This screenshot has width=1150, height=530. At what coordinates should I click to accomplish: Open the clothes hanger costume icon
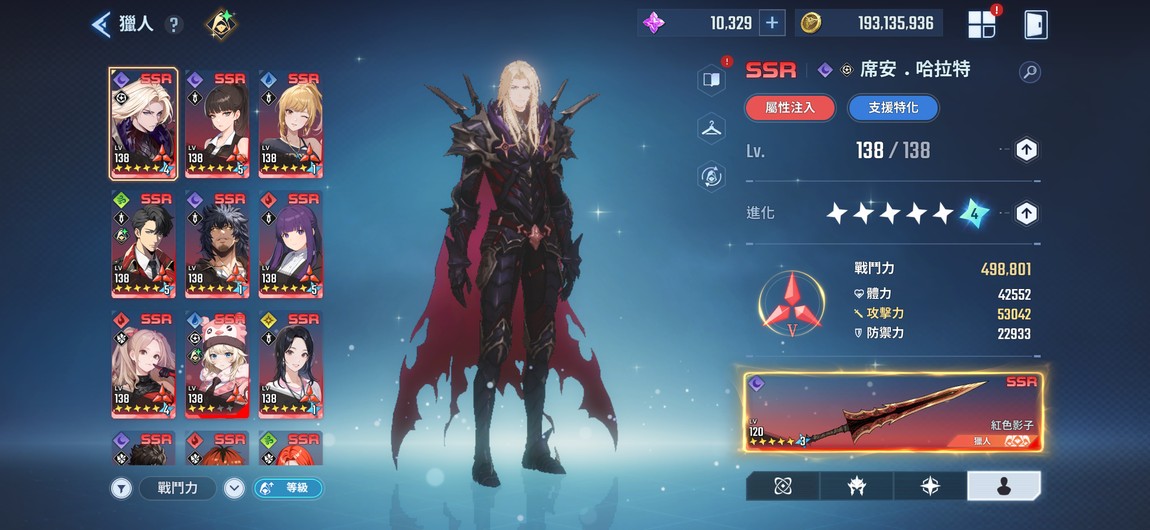(x=711, y=127)
